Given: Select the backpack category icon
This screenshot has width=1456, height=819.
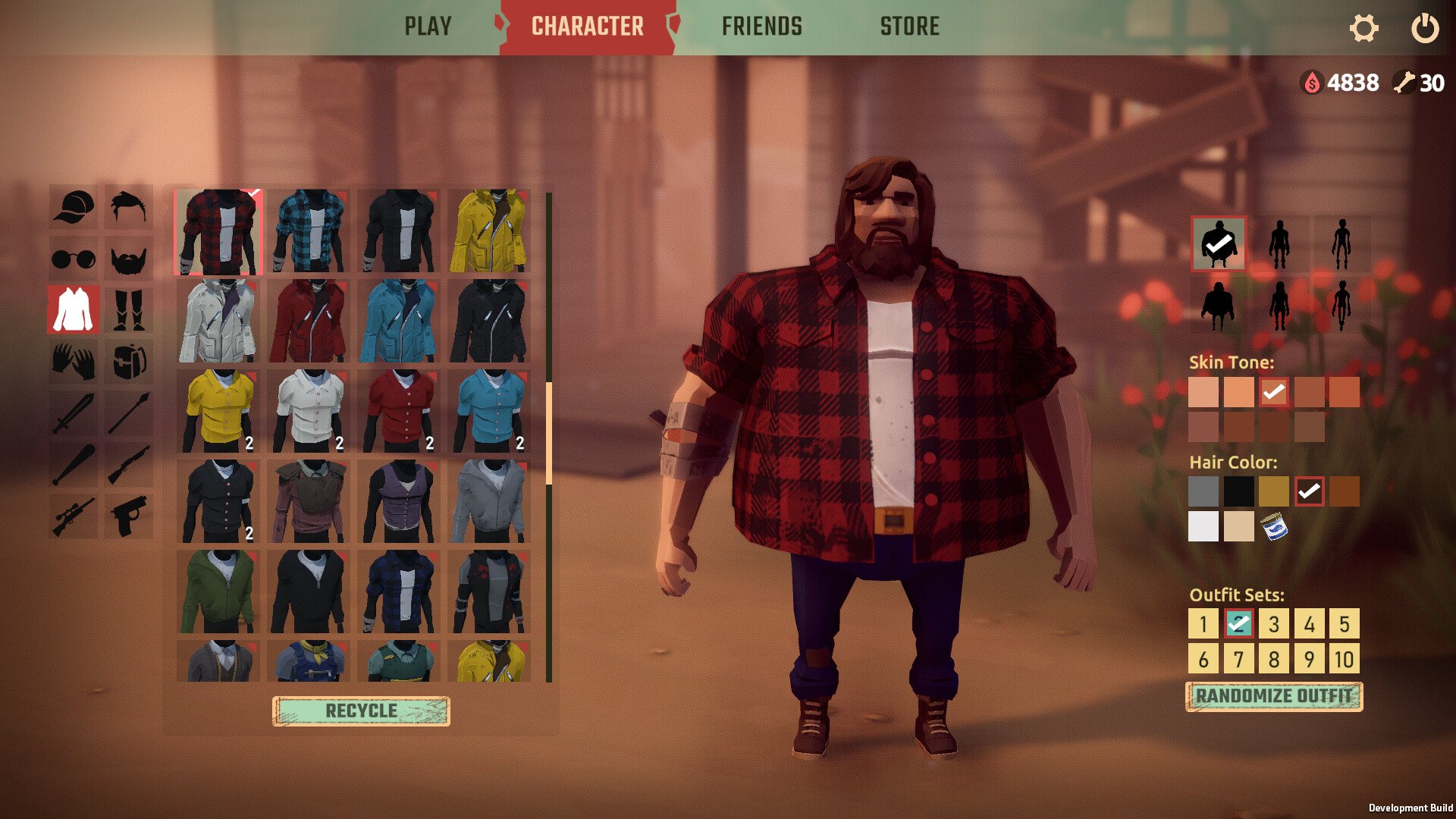Looking at the screenshot, I should (127, 362).
